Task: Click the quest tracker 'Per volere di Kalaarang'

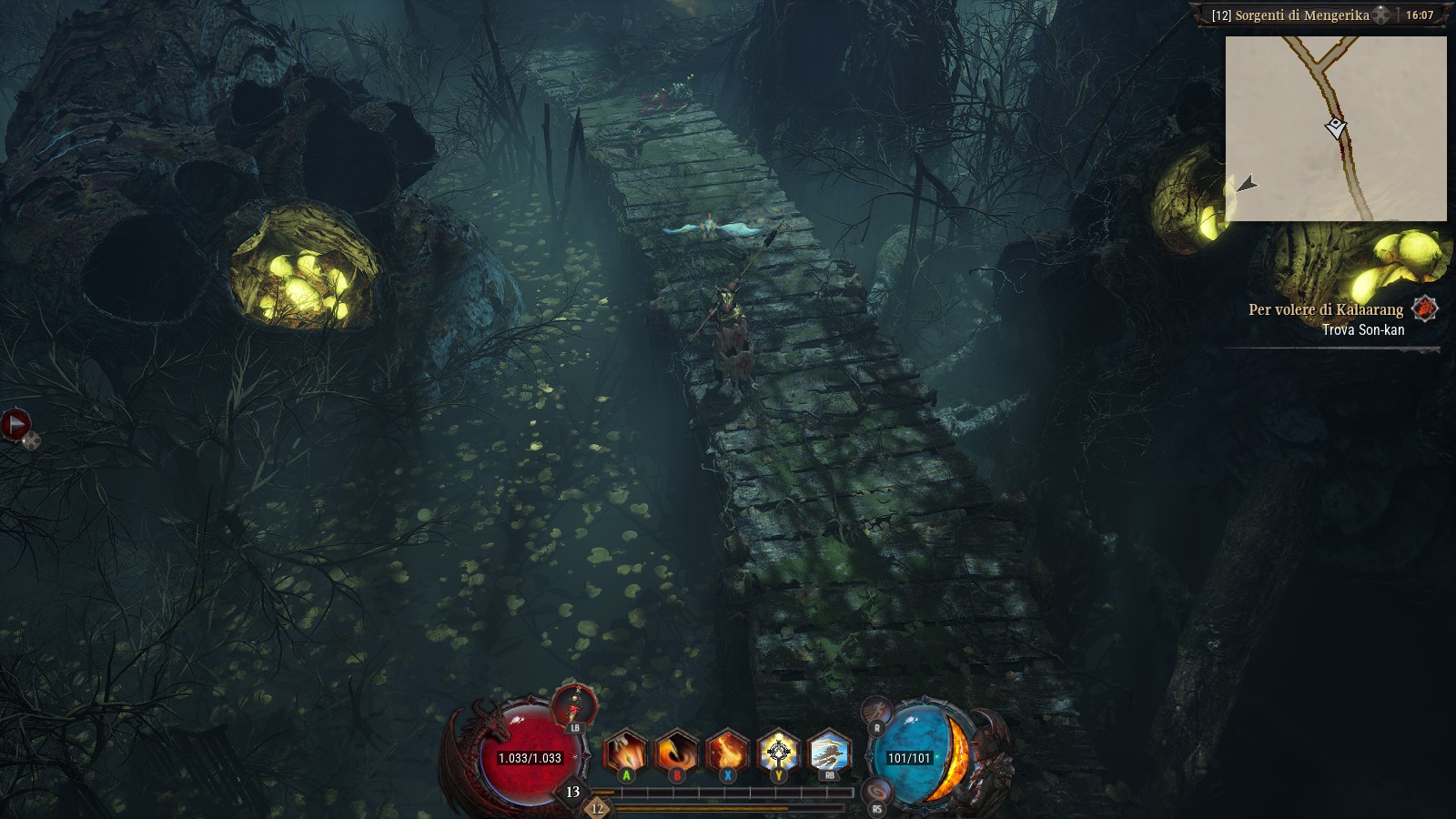Action: (1325, 310)
